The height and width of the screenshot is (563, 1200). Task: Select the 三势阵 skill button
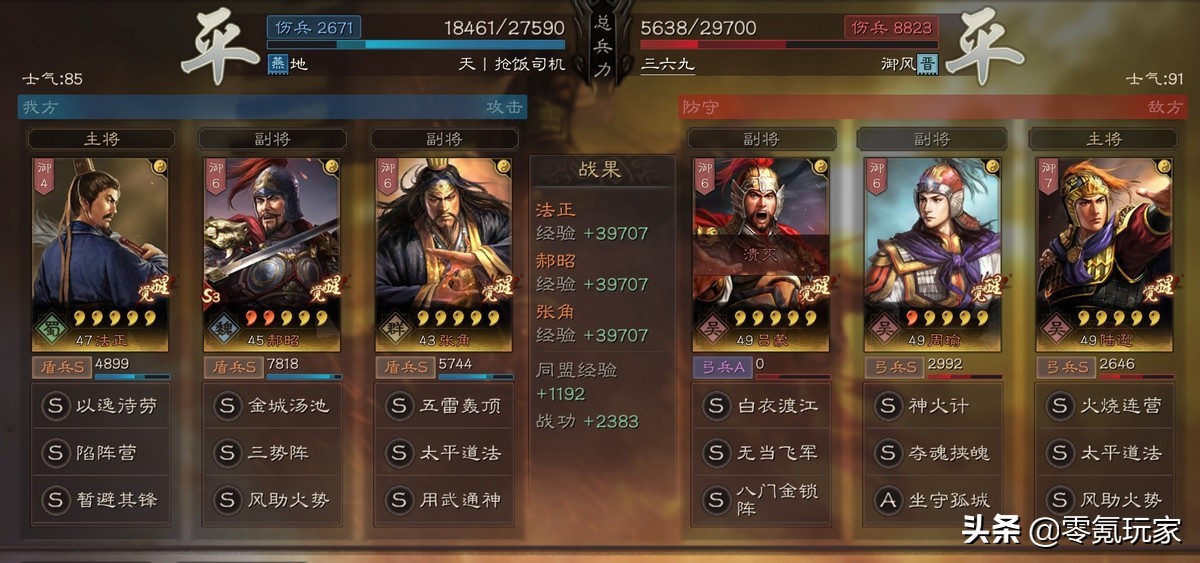click(x=272, y=453)
